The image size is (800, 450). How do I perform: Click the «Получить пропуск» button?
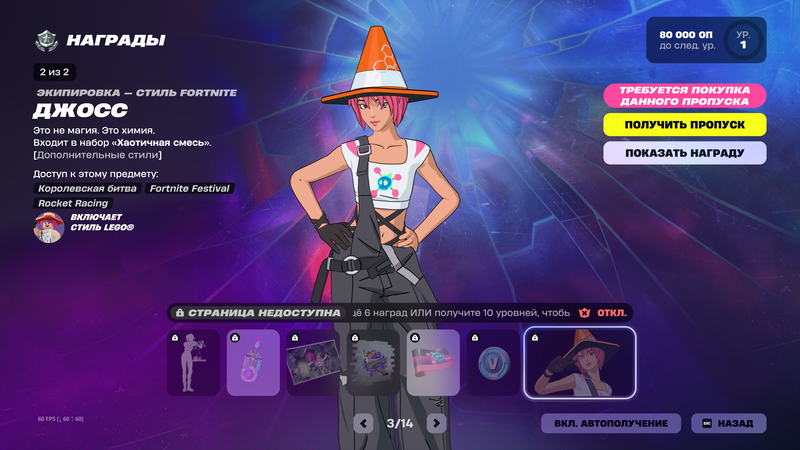685,125
